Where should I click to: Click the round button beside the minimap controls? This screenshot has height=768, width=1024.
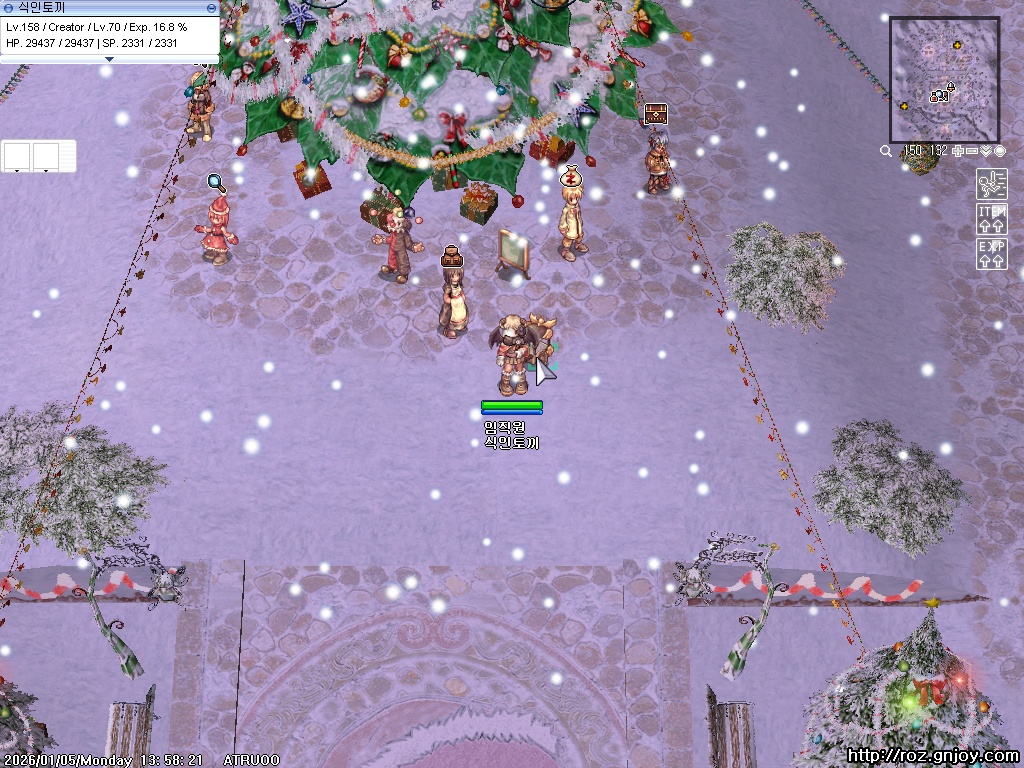(1000, 151)
